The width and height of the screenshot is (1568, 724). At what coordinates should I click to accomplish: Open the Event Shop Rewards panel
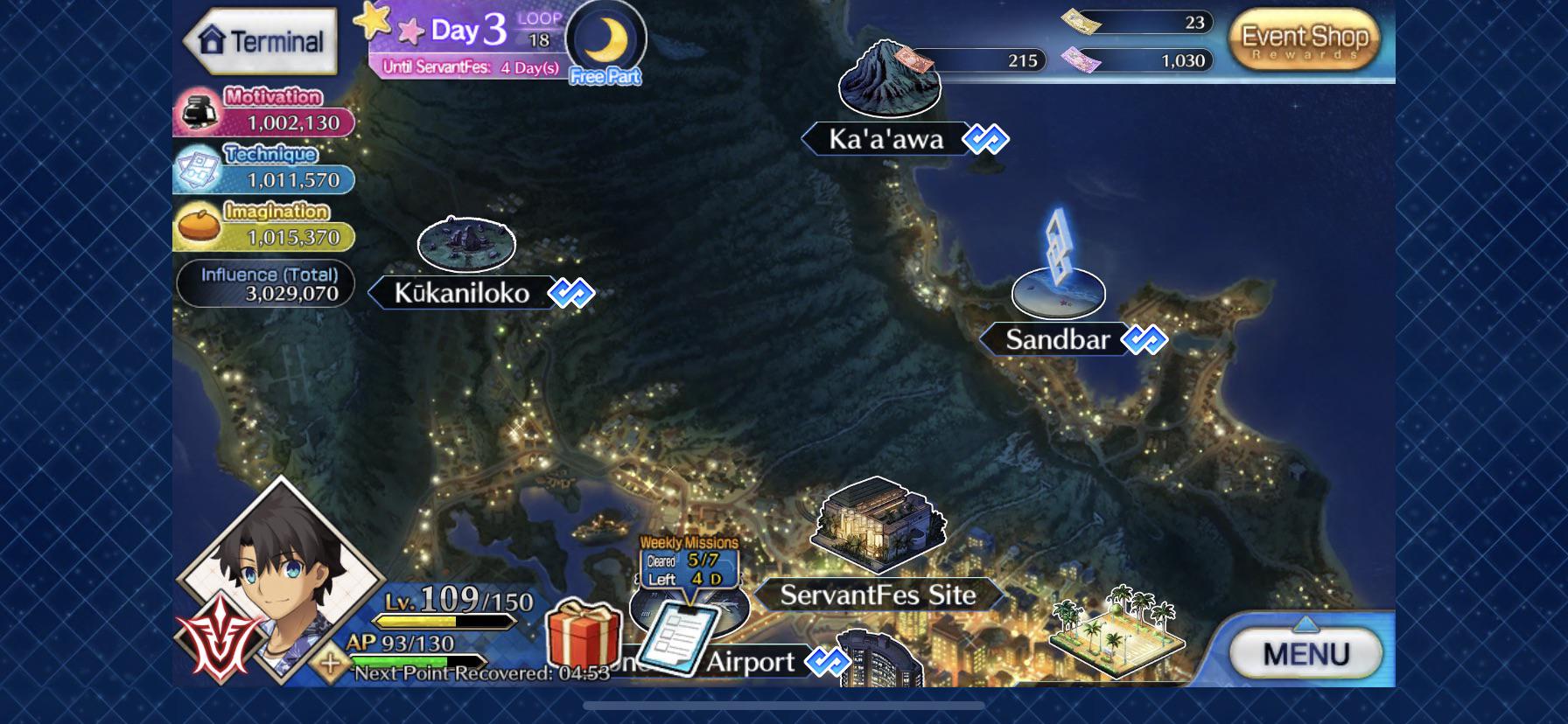1303,39
